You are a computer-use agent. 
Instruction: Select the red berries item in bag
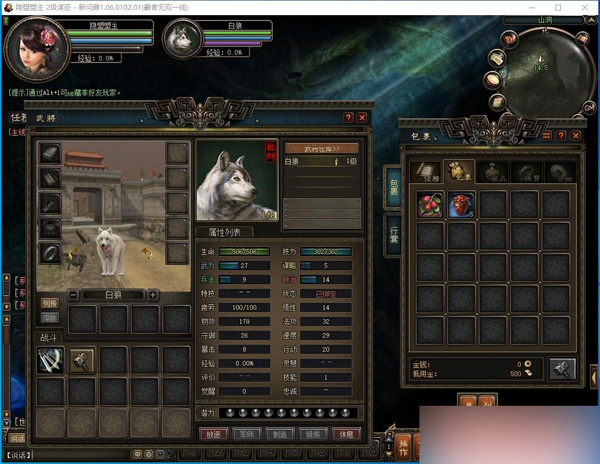(431, 204)
